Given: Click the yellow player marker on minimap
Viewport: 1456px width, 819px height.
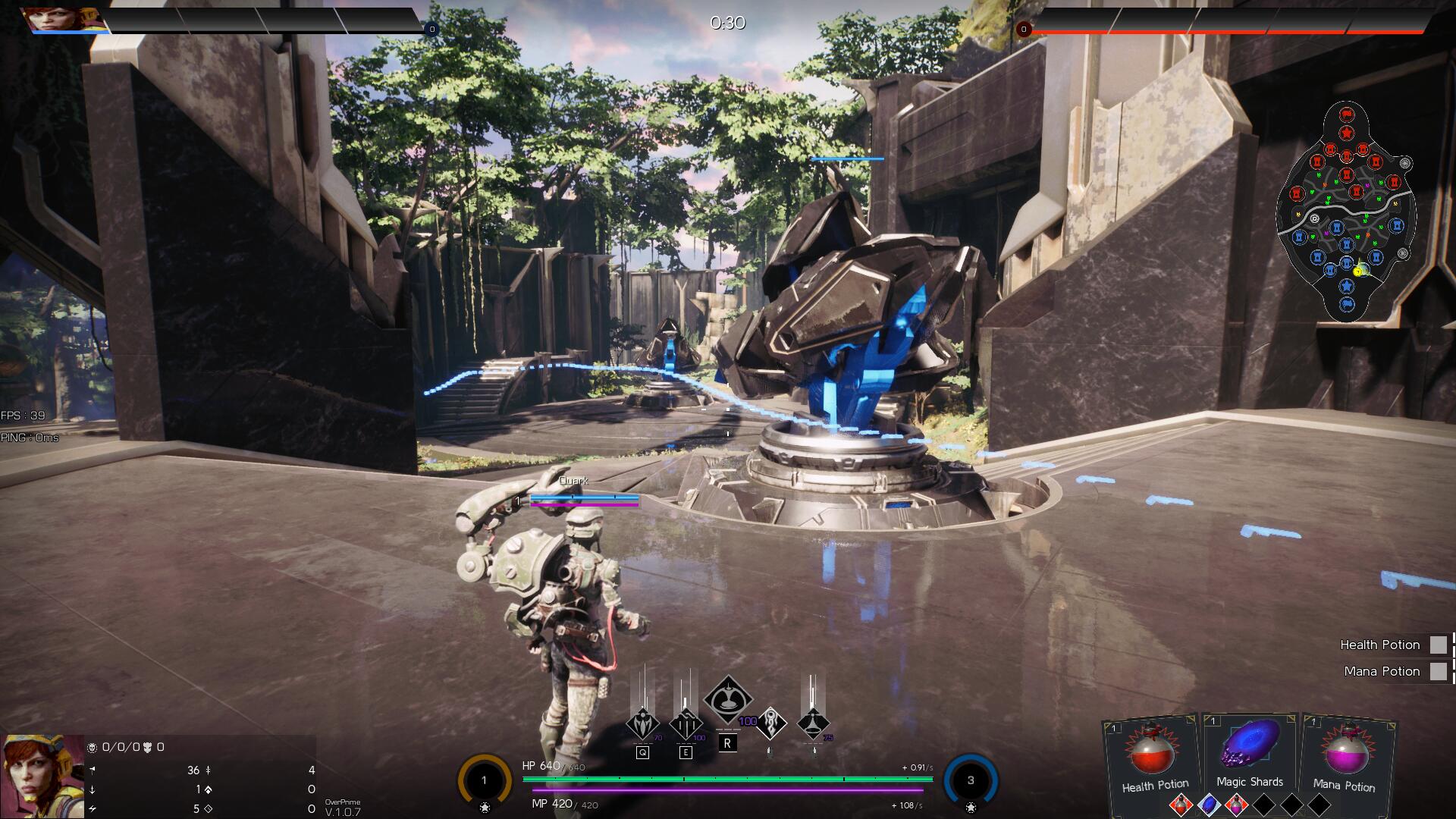Looking at the screenshot, I should pyautogui.click(x=1359, y=269).
